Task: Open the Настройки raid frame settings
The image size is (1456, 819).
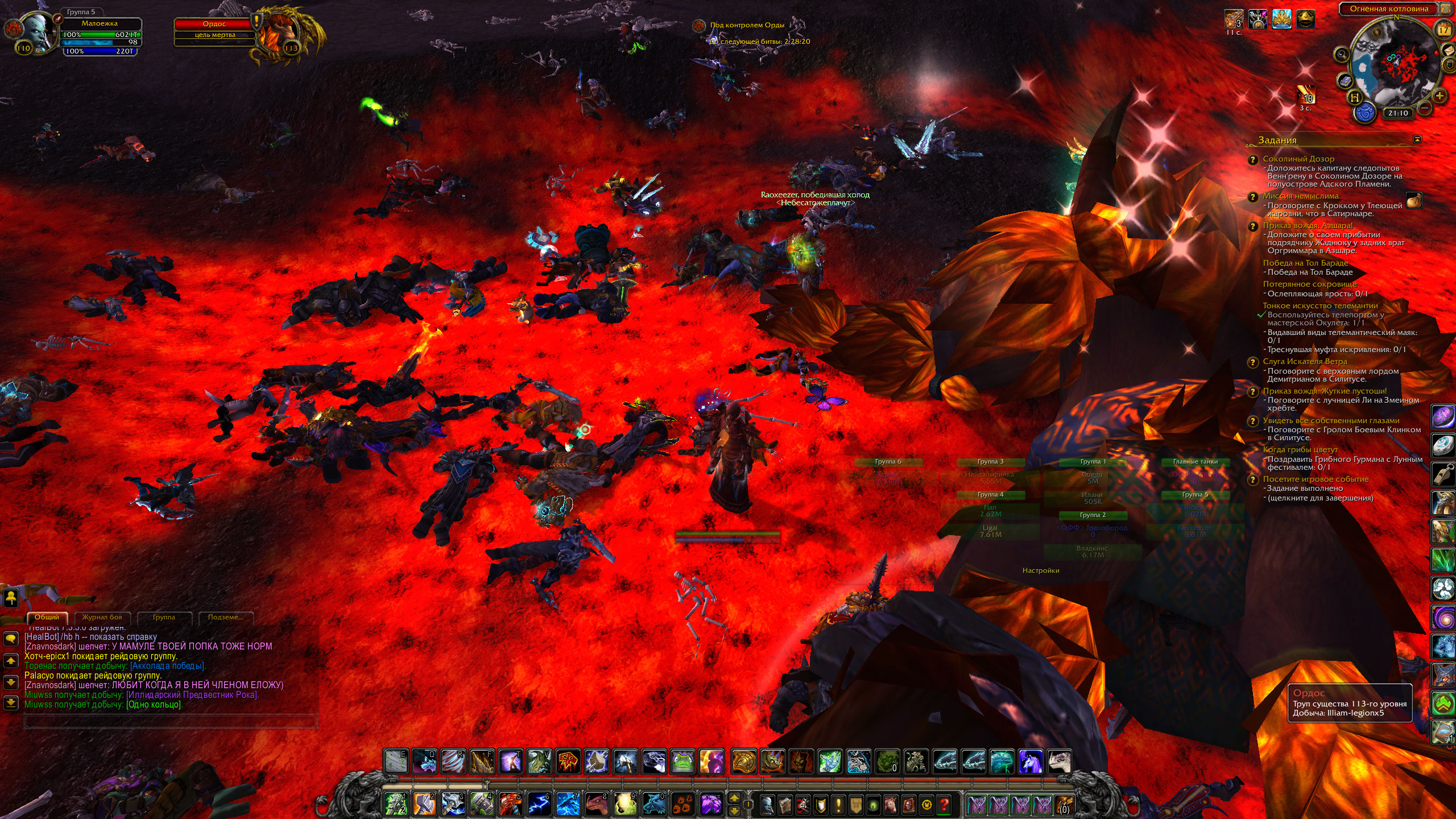Action: pyautogui.click(x=1040, y=570)
